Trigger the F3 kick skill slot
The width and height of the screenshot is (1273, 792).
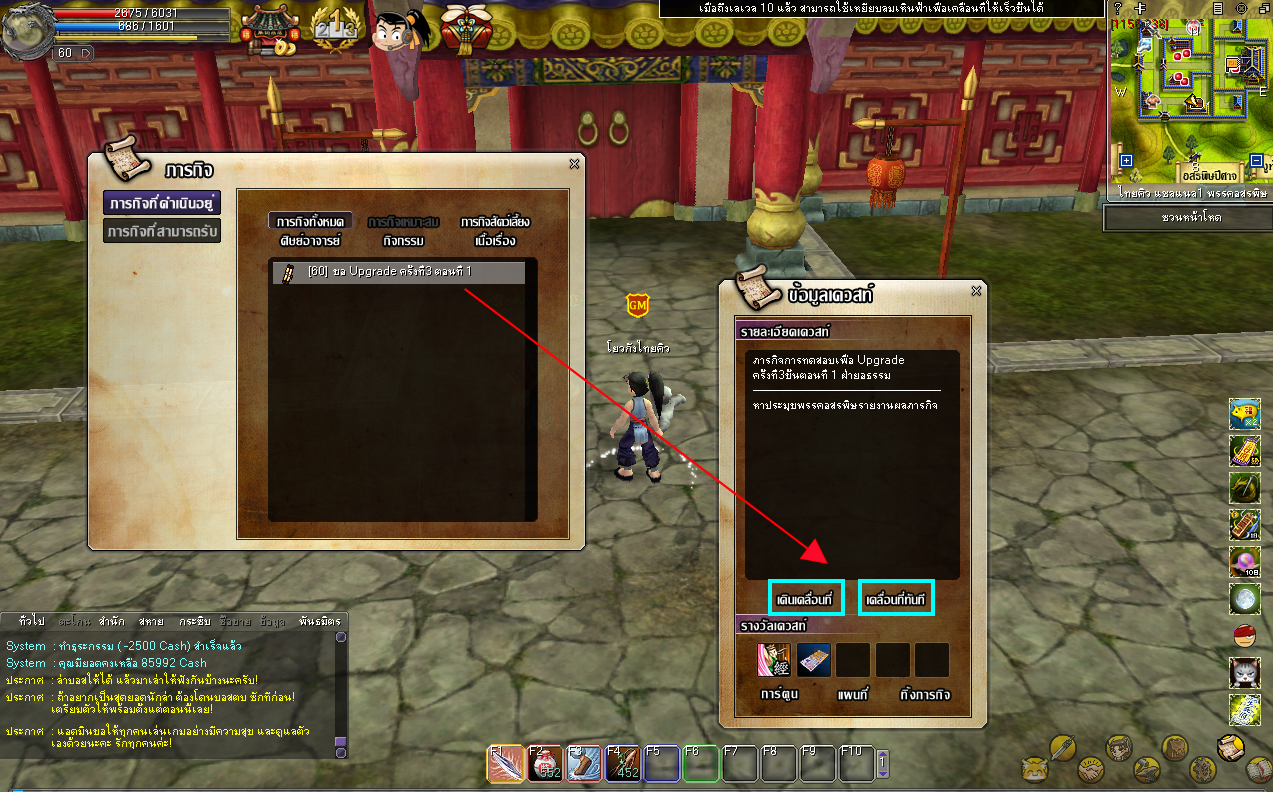(584, 766)
